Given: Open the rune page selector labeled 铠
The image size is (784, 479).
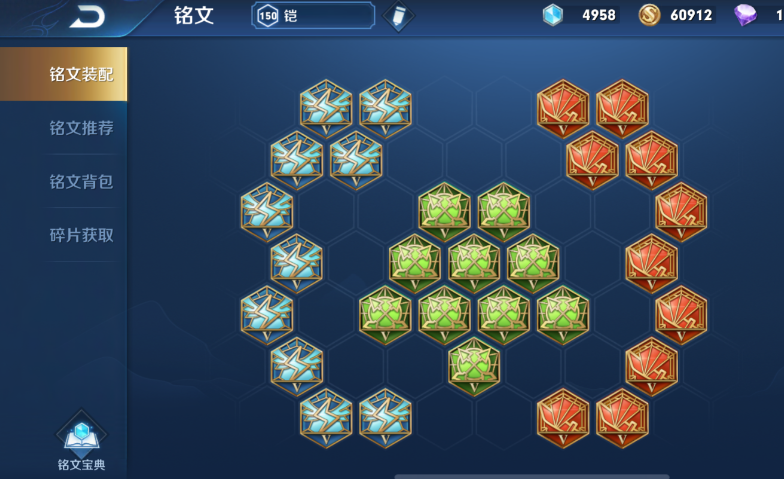Looking at the screenshot, I should (313, 16).
